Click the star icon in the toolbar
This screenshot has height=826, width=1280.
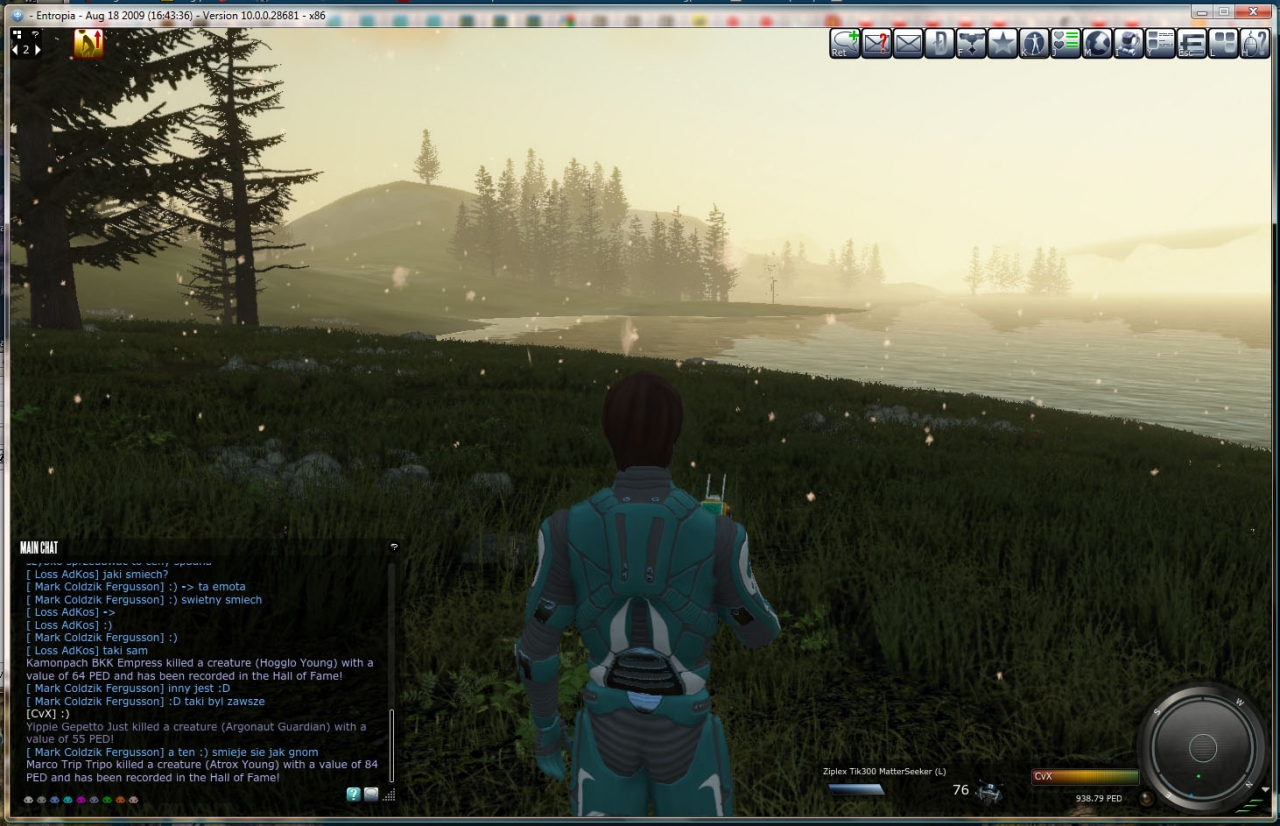point(1003,43)
